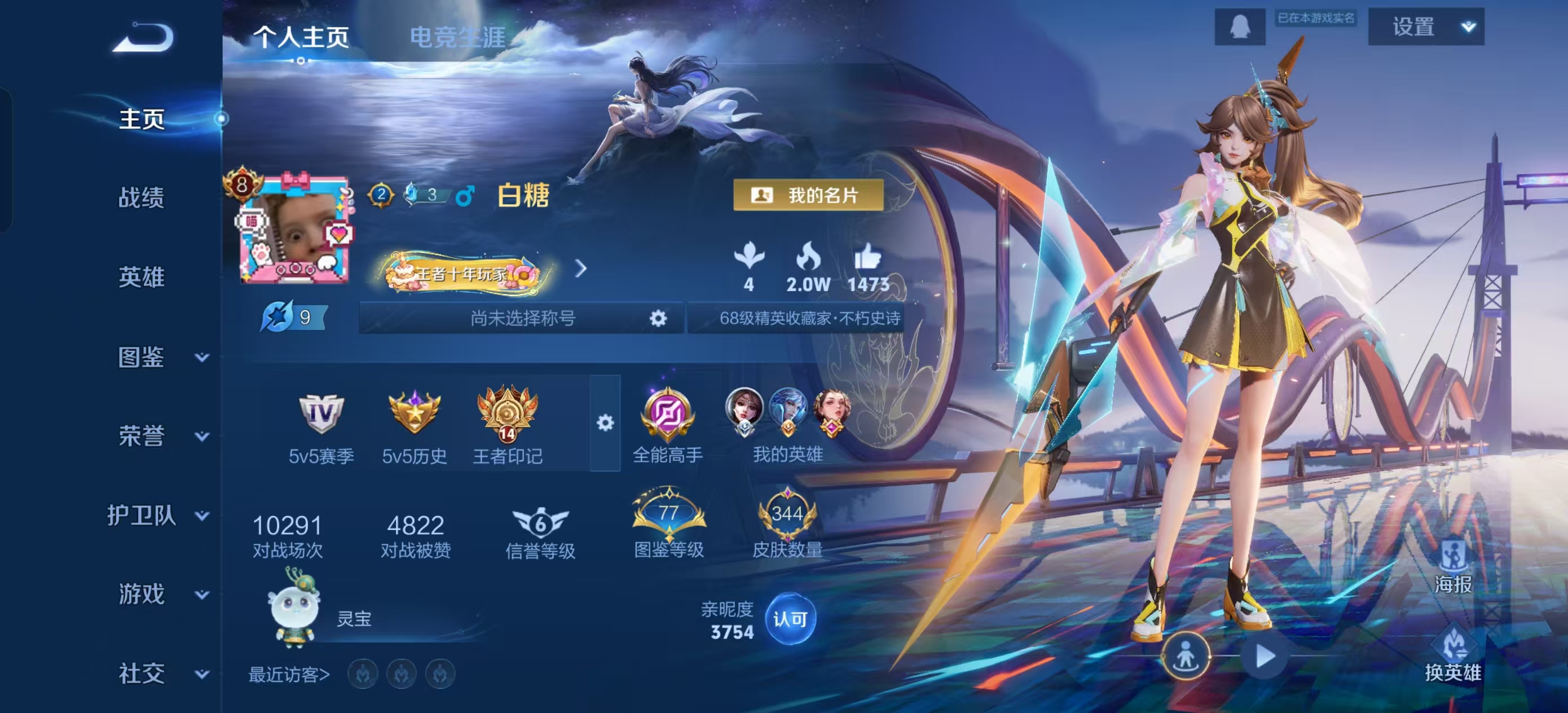The image size is (1568, 713).
Task: Select 英雄 in the sidebar
Action: click(141, 277)
